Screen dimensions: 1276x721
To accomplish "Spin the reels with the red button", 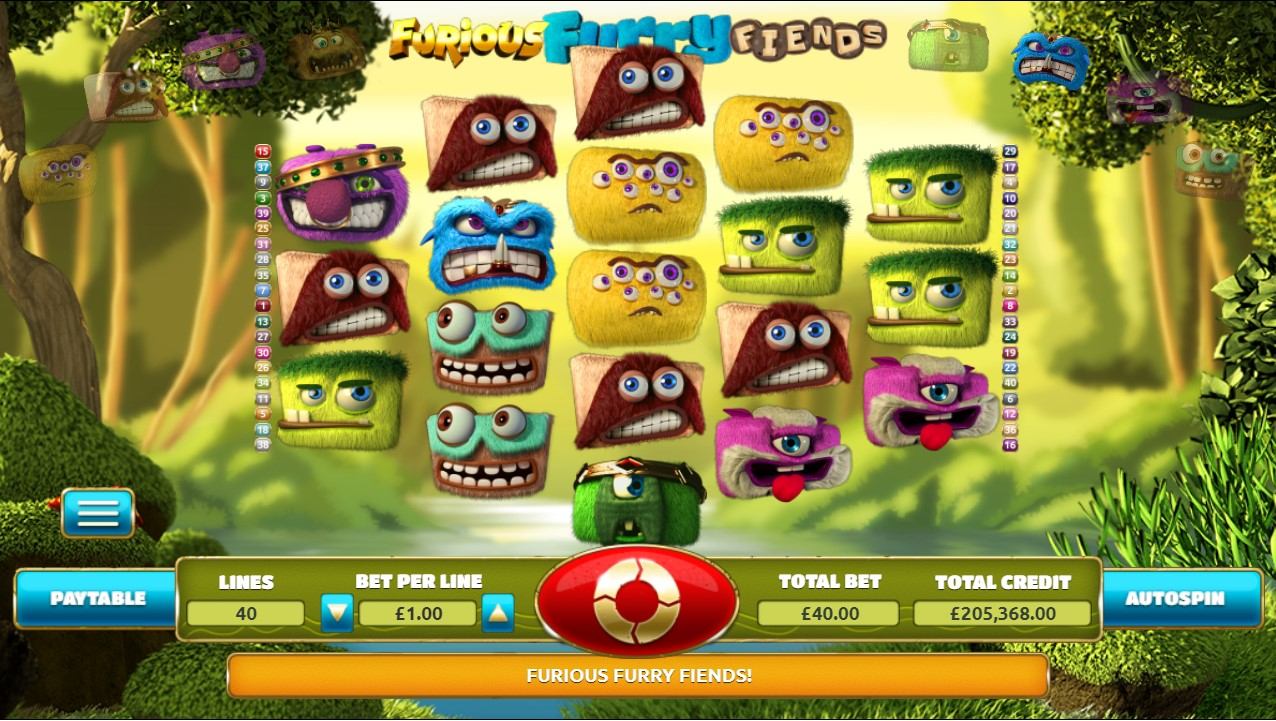I will [637, 600].
